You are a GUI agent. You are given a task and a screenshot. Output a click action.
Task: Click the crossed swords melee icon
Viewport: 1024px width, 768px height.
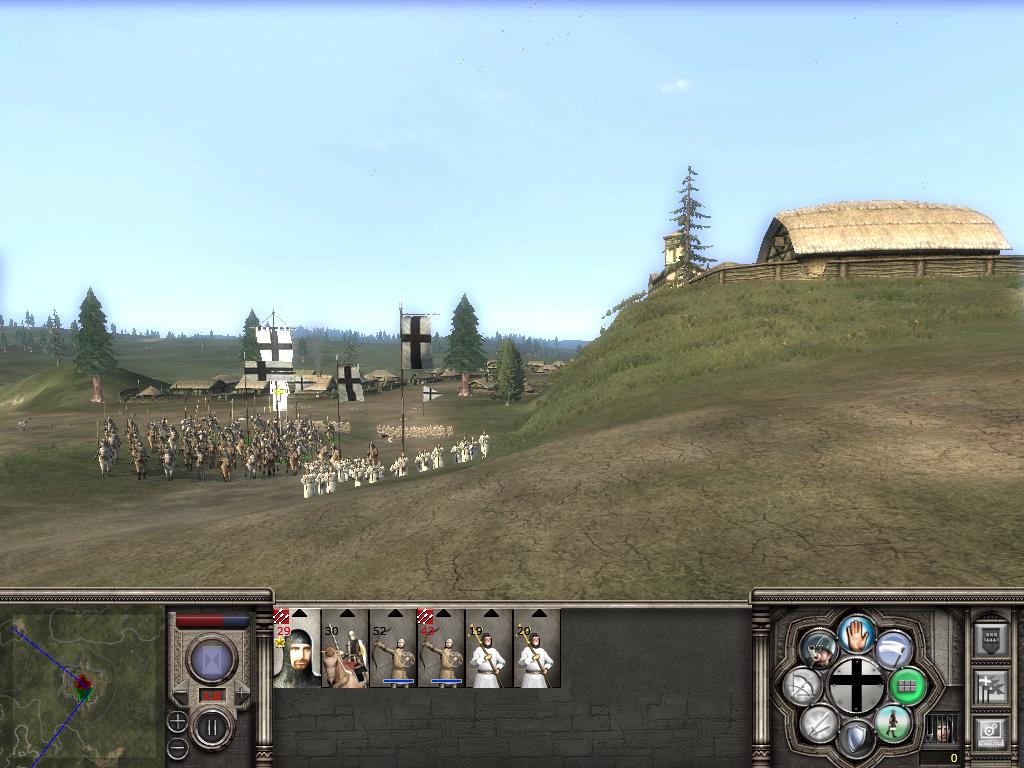pos(820,723)
